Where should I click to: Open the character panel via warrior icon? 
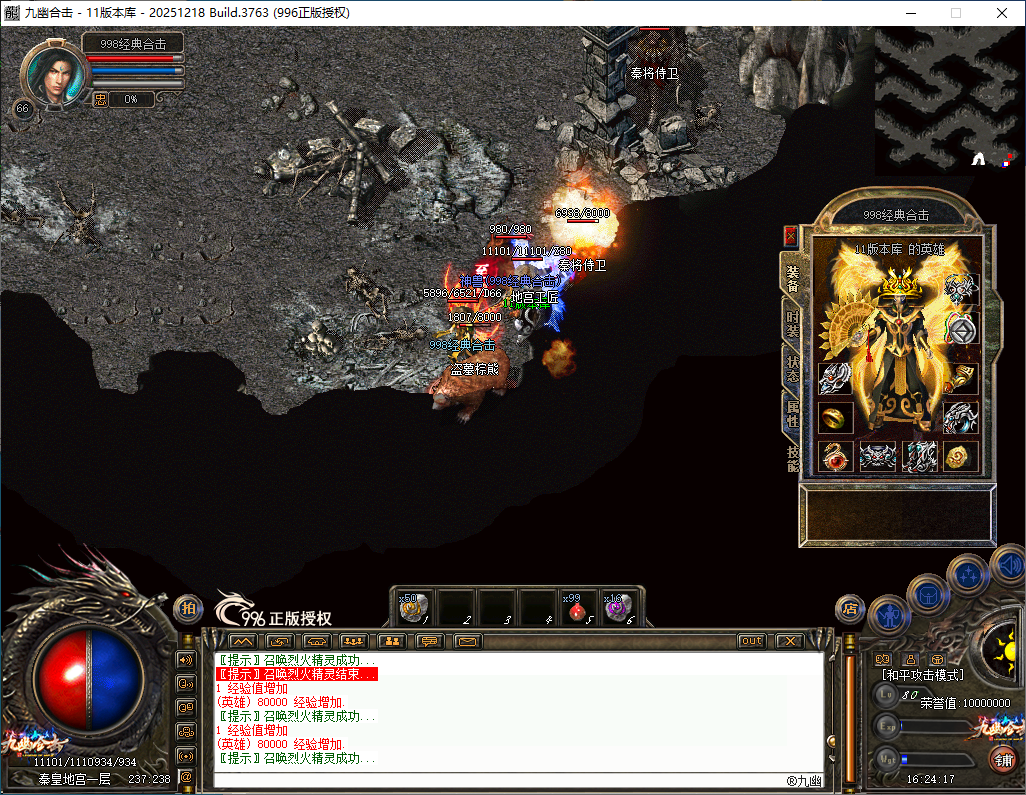[887, 614]
